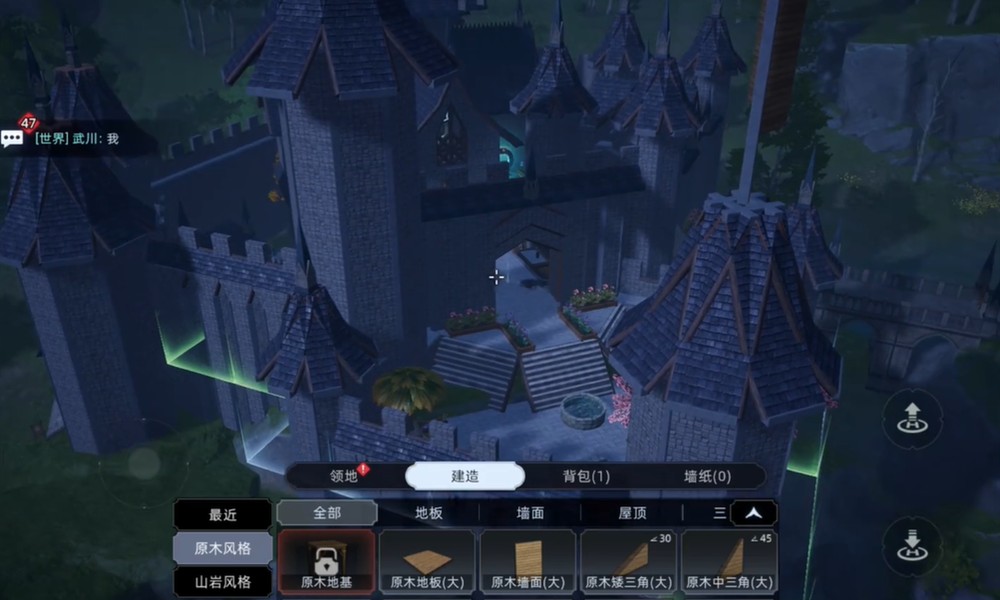
Task: Switch to the 背包(1) backpack tab
Action: click(586, 476)
